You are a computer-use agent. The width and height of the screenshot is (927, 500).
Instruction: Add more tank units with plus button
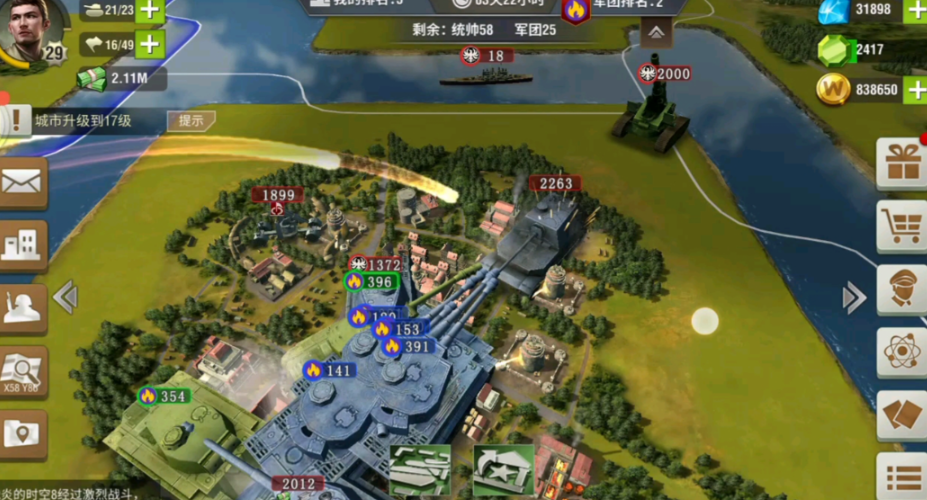point(149,11)
